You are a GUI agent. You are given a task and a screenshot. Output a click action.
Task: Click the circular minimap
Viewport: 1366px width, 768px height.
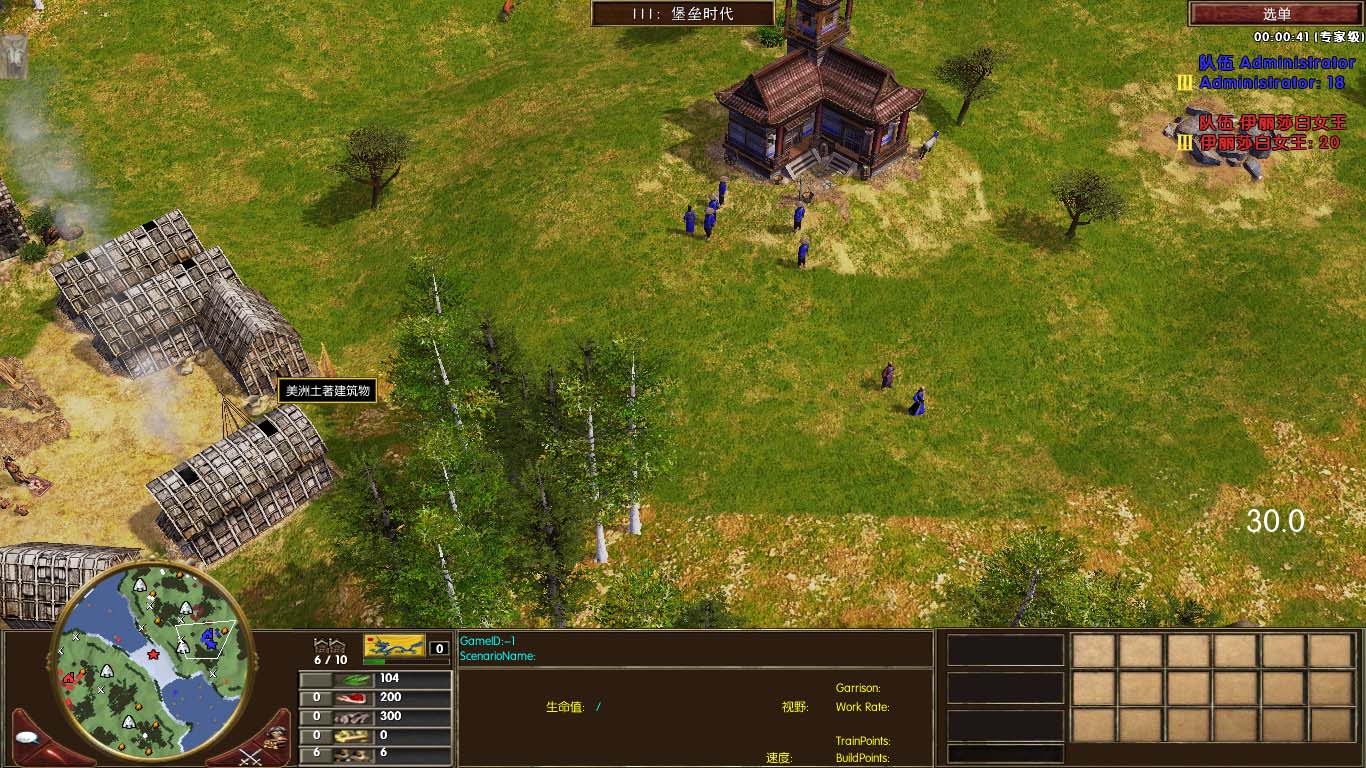click(149, 661)
